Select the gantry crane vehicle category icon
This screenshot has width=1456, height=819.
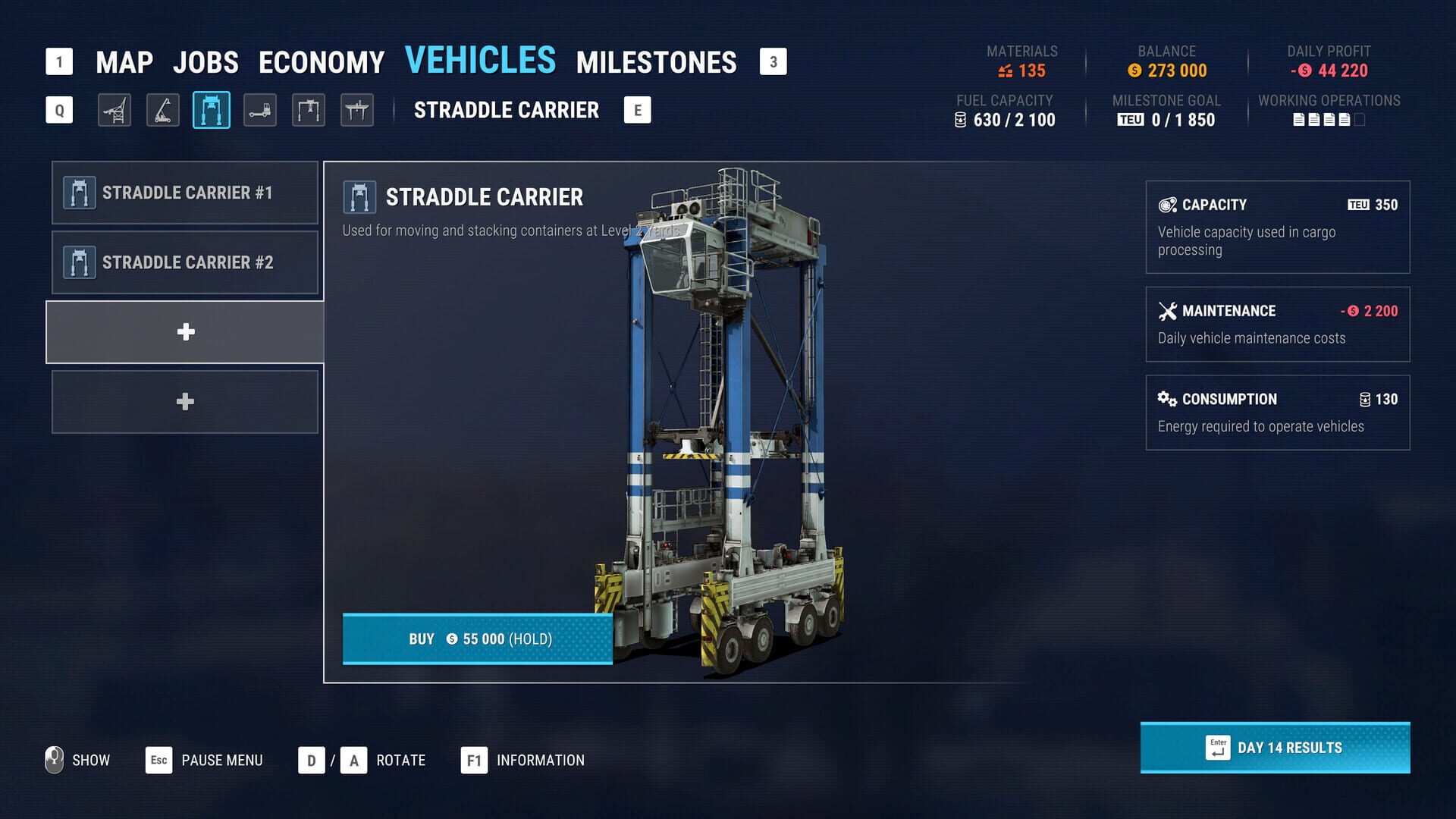point(308,110)
